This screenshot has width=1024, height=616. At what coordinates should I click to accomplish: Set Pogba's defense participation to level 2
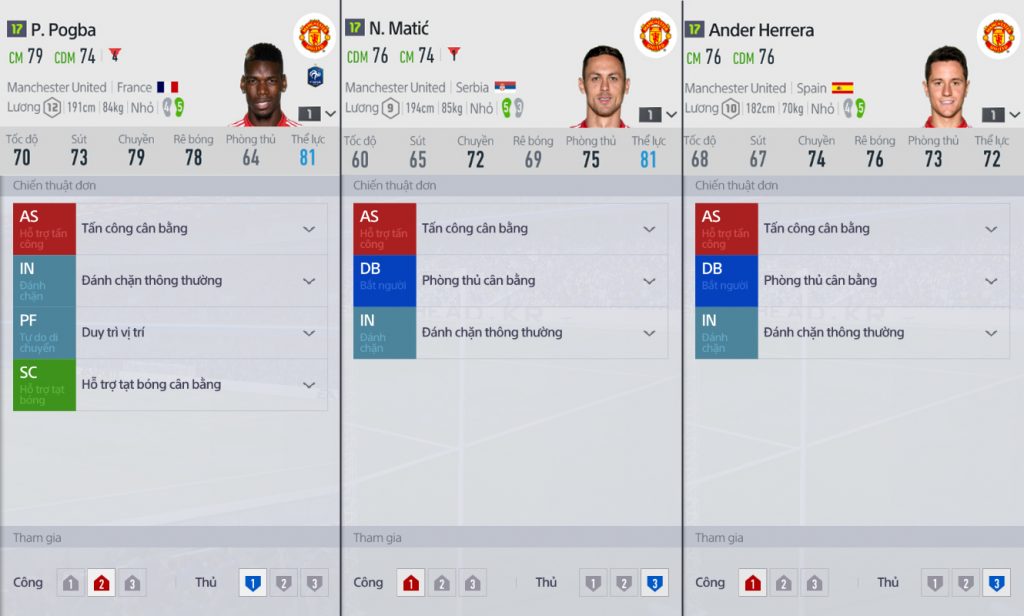(x=283, y=583)
